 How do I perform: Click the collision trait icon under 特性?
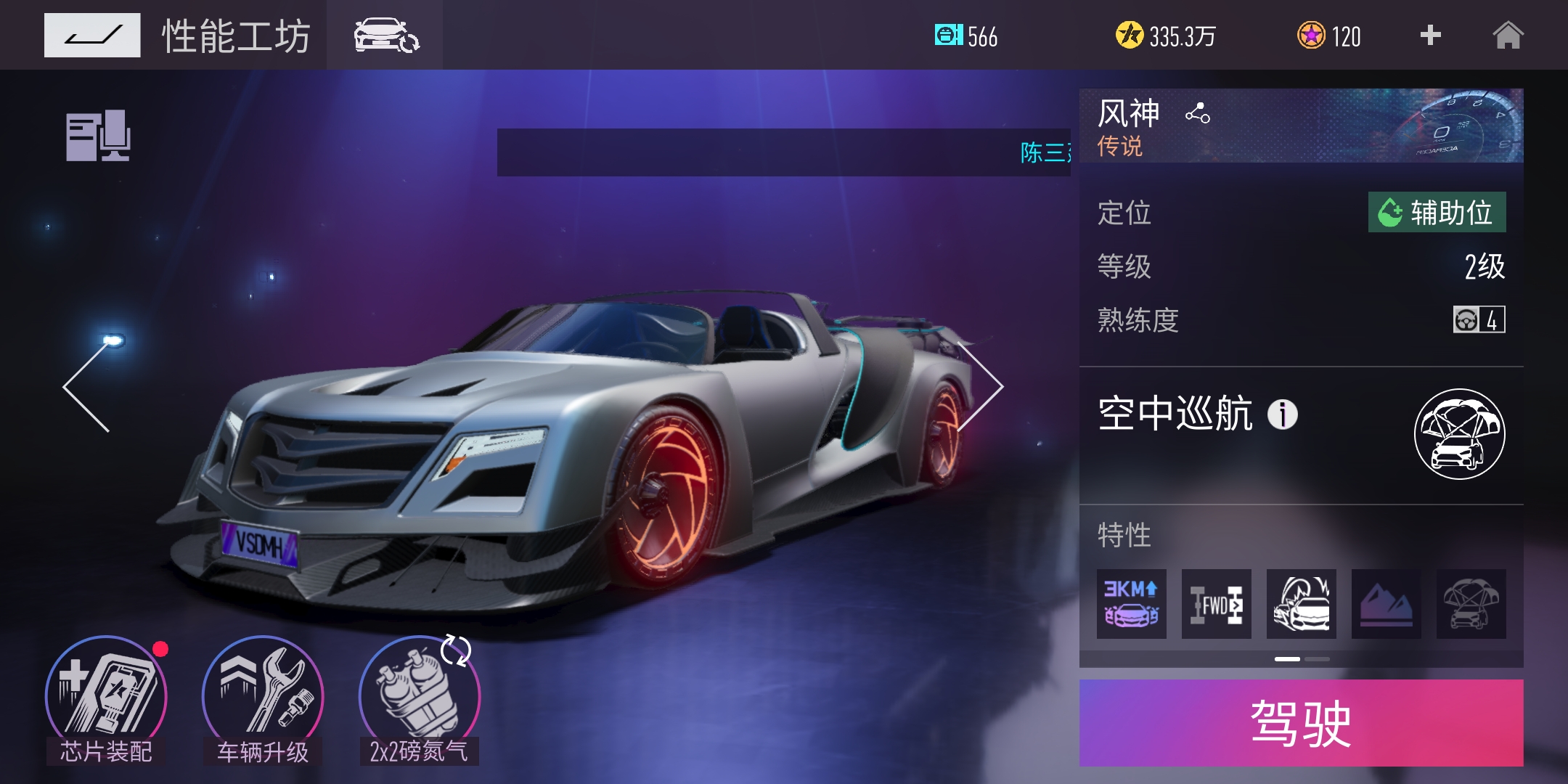pos(1302,605)
